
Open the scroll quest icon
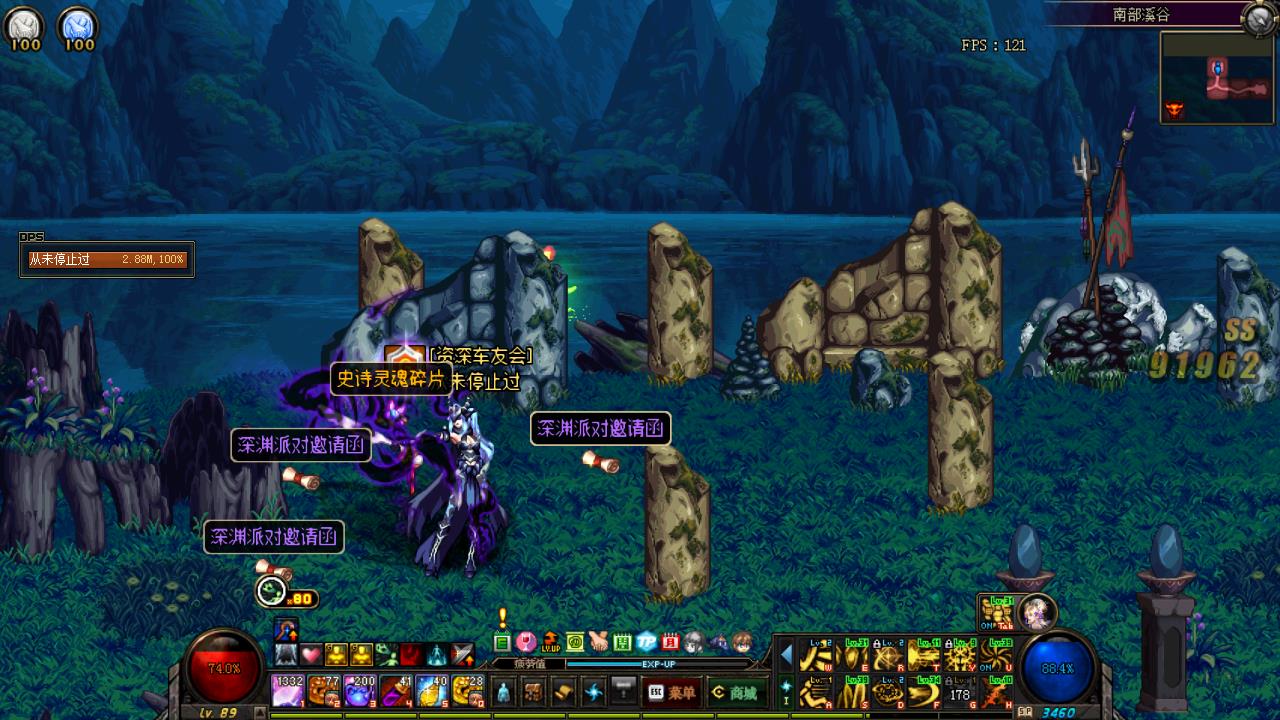click(564, 691)
